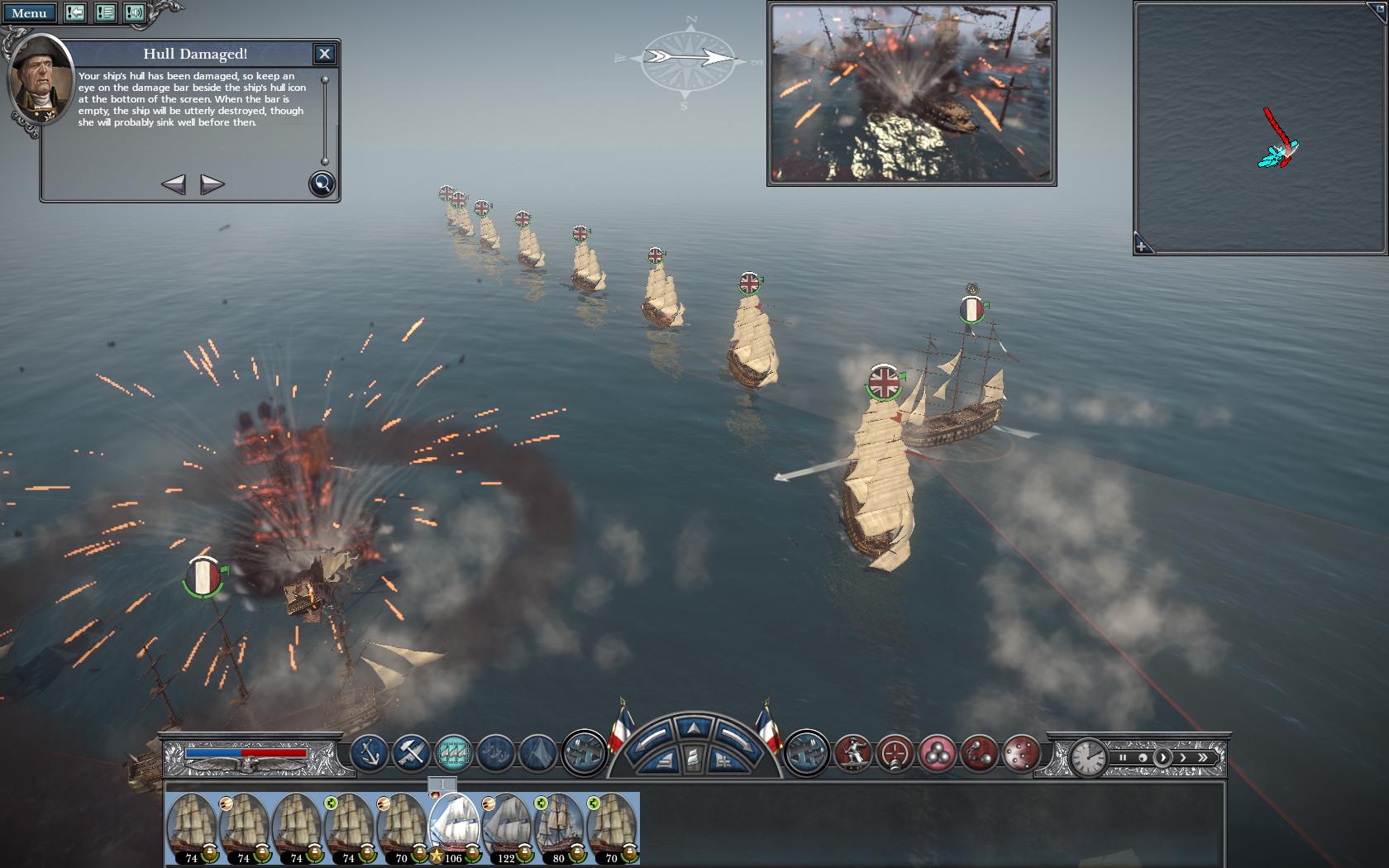1389x868 pixels.
Task: Activate the hammer repair ship order
Action: coord(411,753)
